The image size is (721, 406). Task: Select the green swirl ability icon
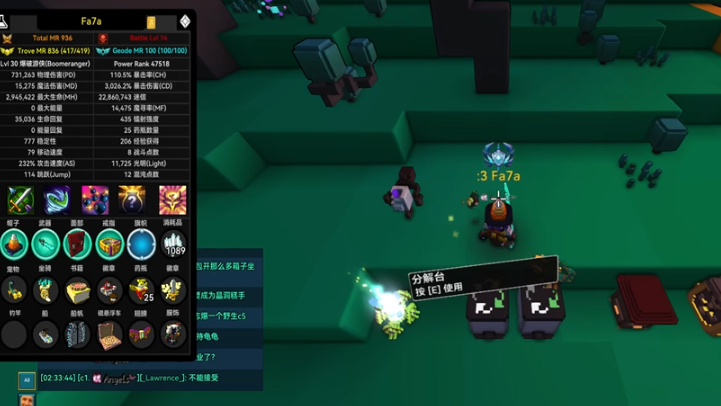[x=57, y=199]
